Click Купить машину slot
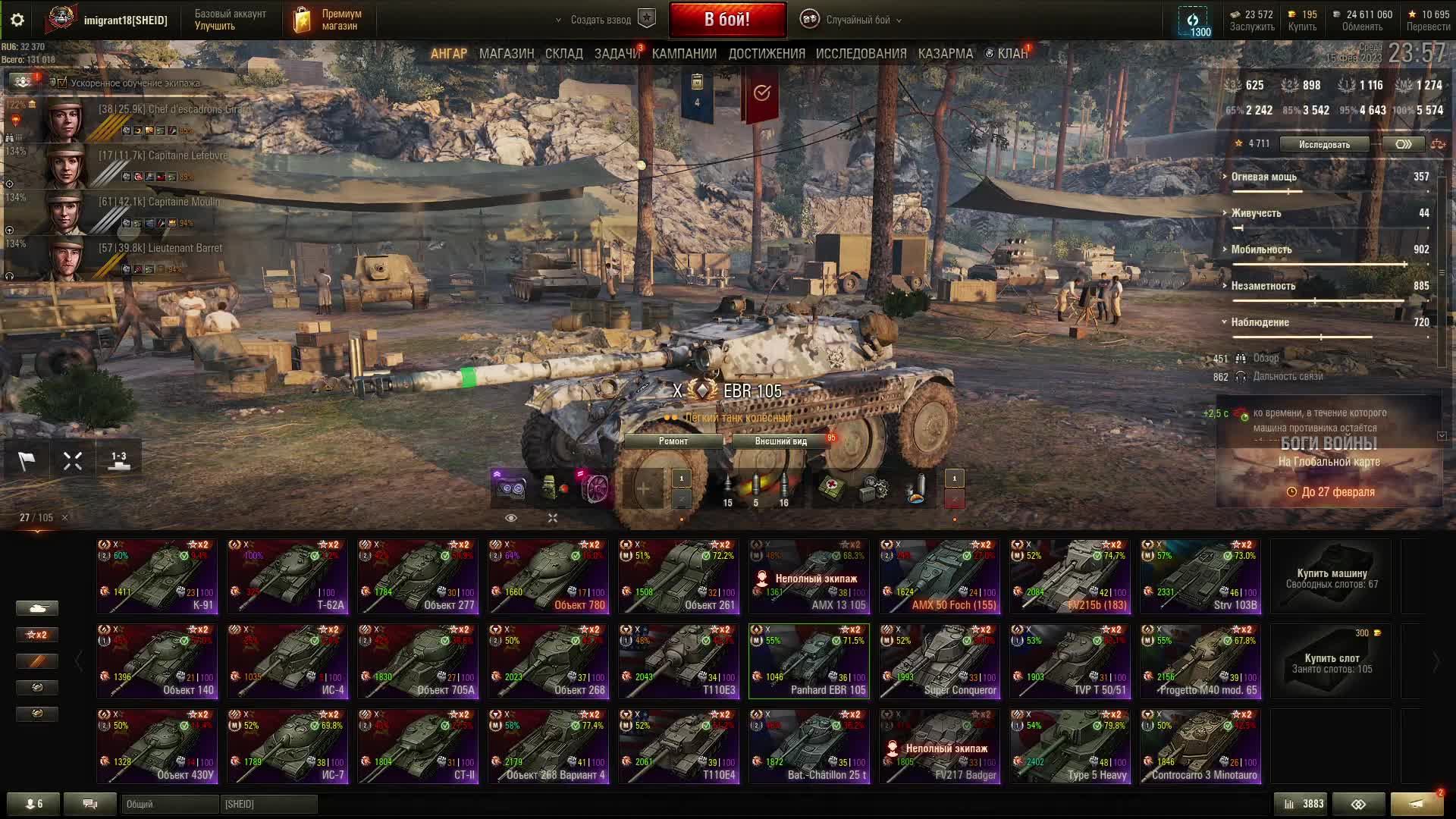Viewport: 1456px width, 819px height. pos(1331,578)
